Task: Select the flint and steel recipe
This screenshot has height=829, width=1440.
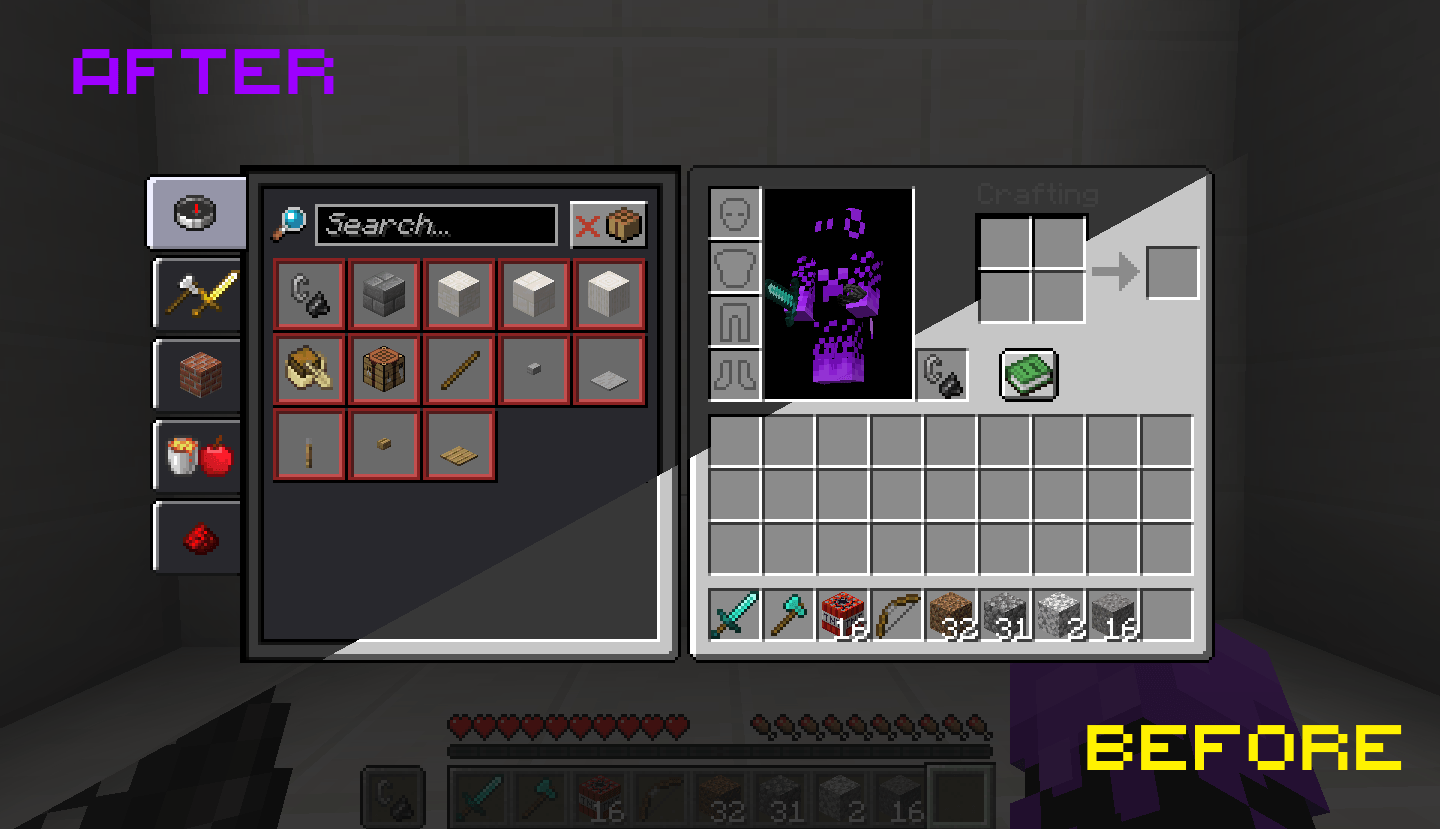Action: tap(309, 294)
